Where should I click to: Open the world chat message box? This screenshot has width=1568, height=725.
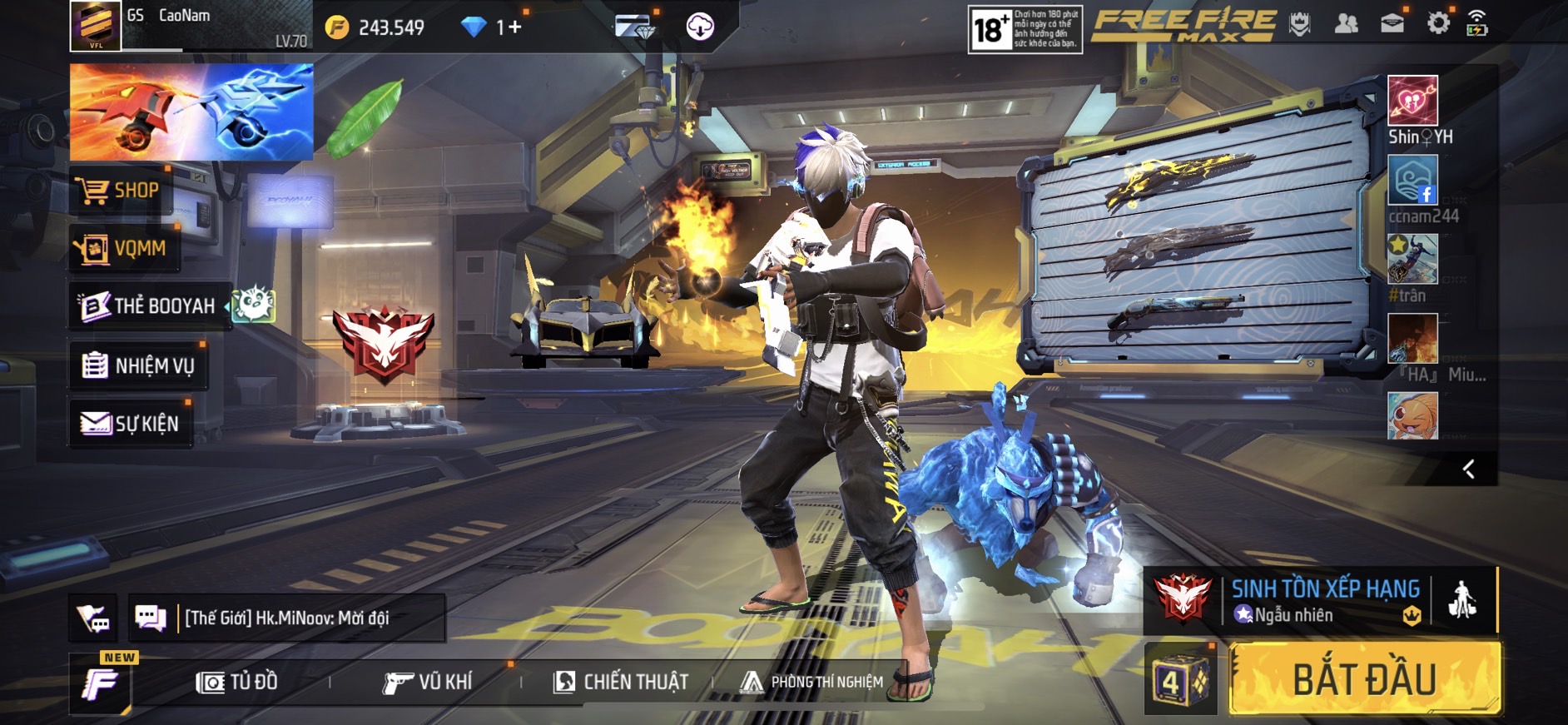coord(285,618)
